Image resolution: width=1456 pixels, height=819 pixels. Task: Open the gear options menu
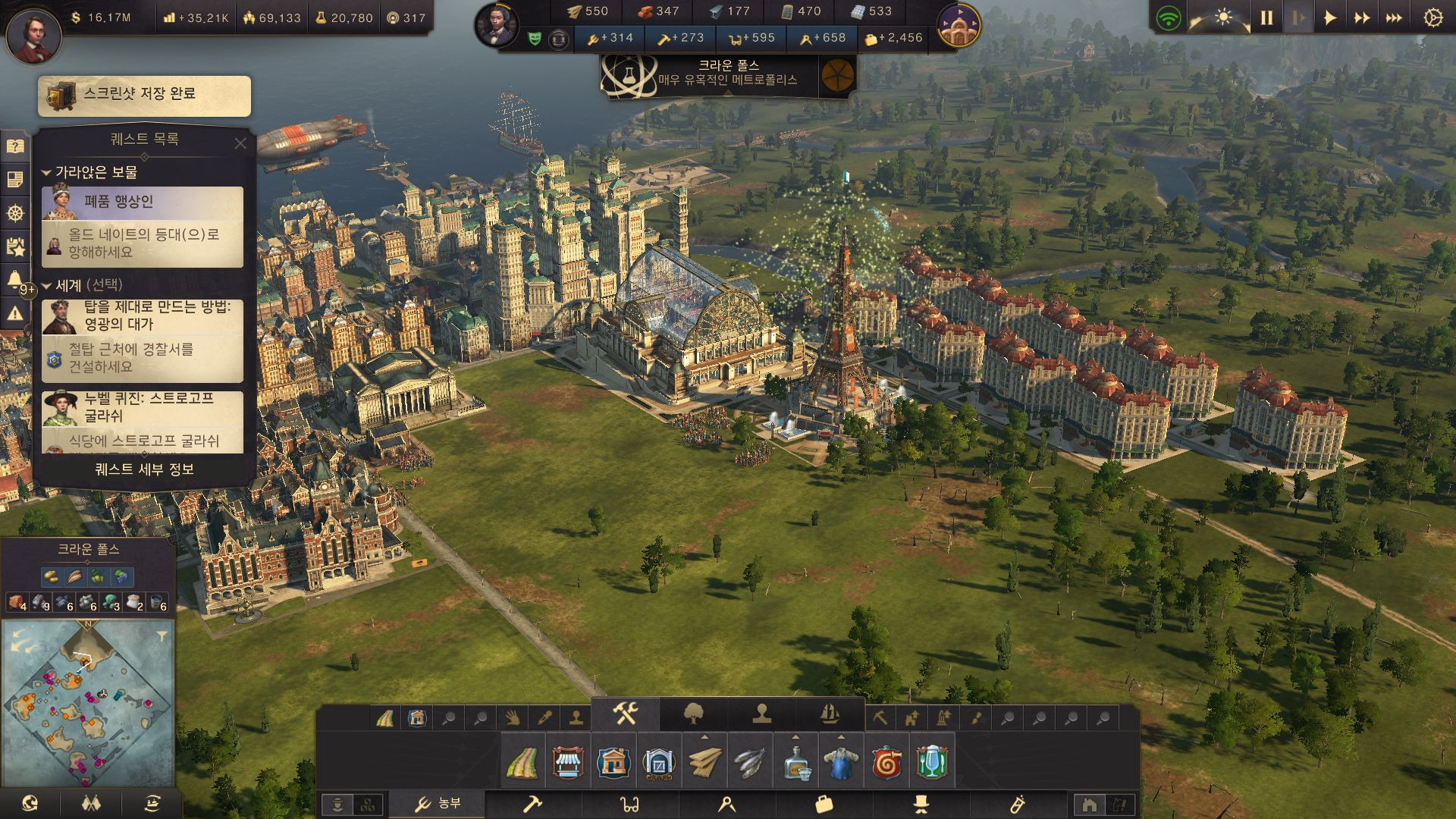pos(1432,17)
